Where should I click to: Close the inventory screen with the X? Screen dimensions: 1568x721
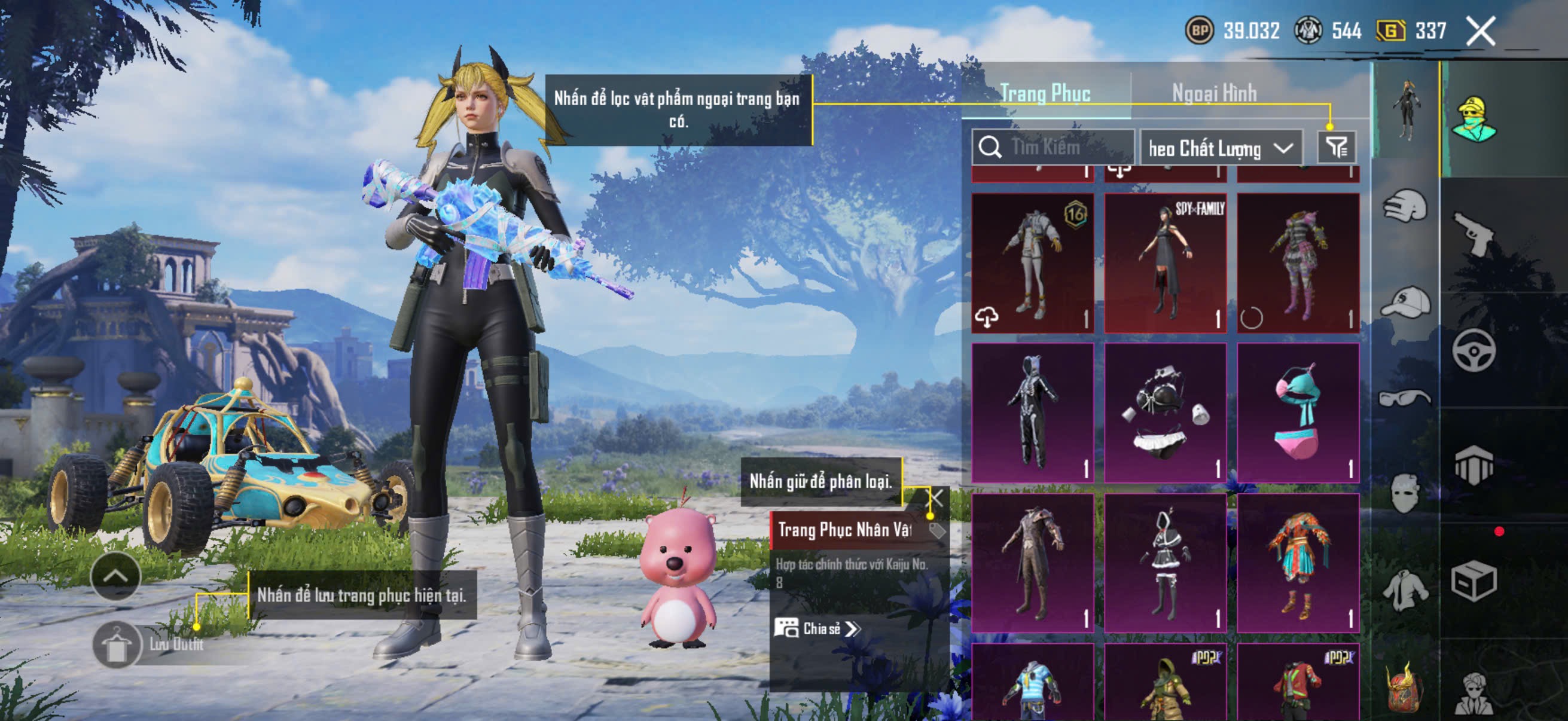(x=1480, y=31)
